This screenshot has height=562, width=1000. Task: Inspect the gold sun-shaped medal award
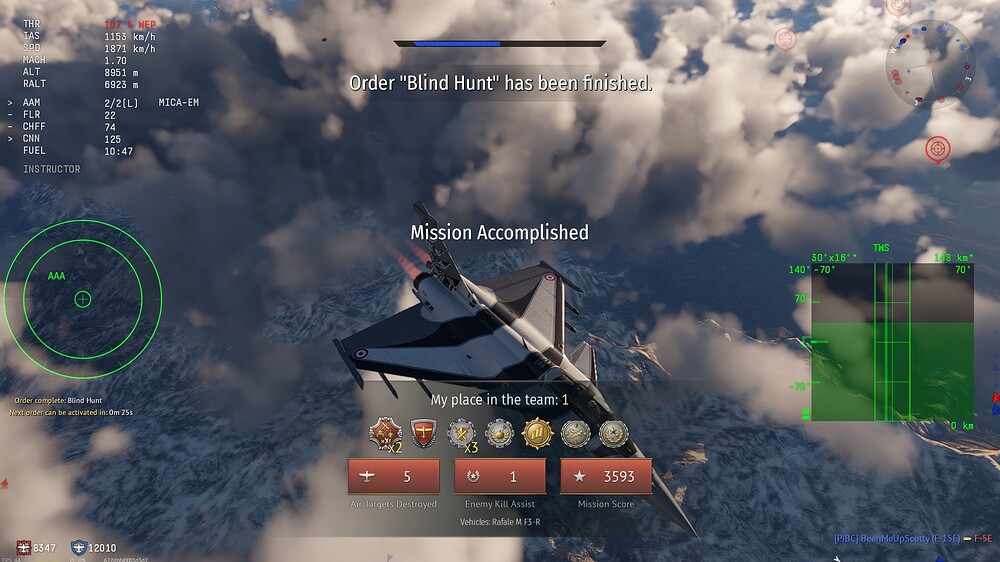pos(537,433)
